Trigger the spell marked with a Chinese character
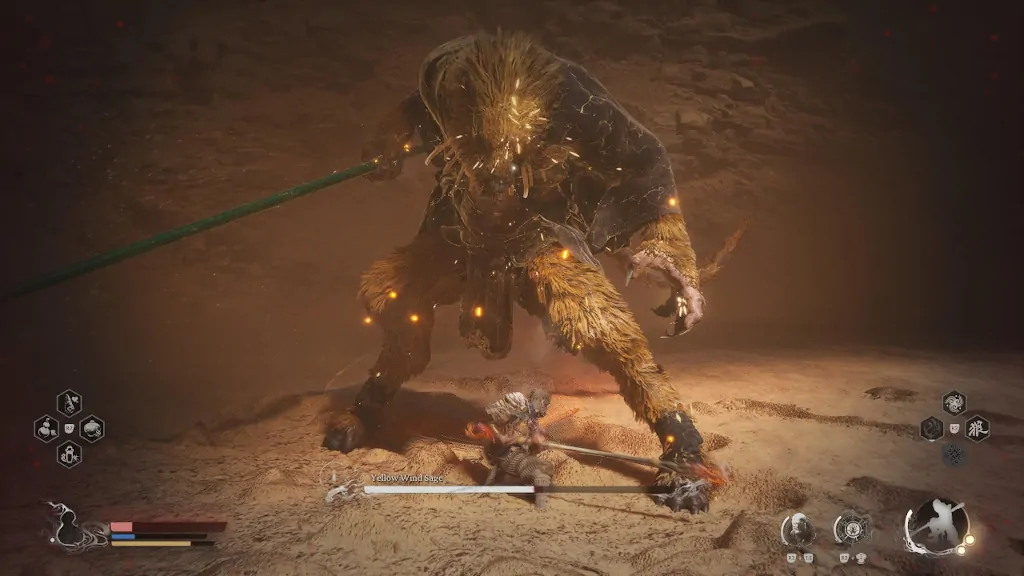Screen dimensions: 1024x576 (977, 429)
